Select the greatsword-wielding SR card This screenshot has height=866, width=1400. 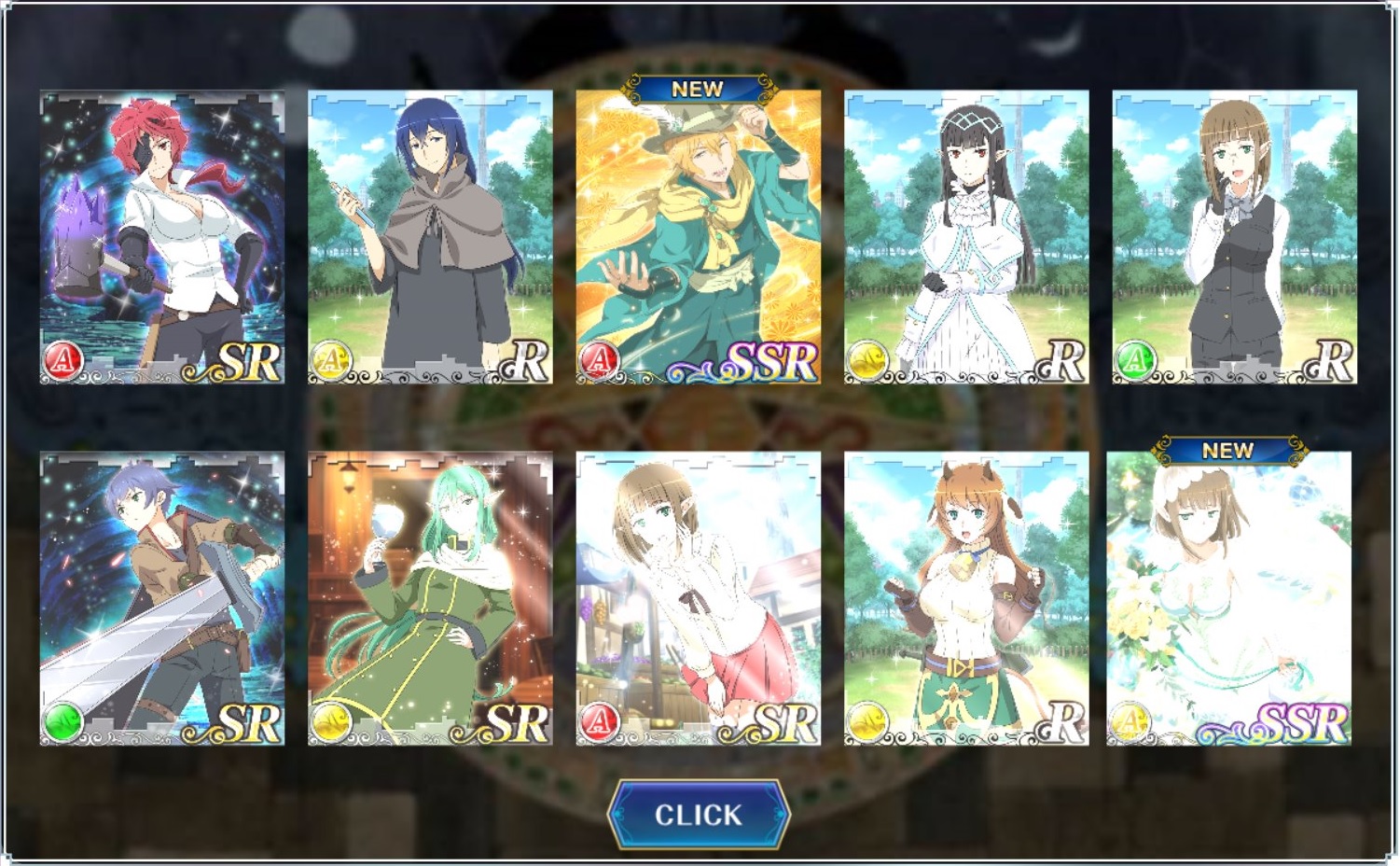(x=162, y=598)
